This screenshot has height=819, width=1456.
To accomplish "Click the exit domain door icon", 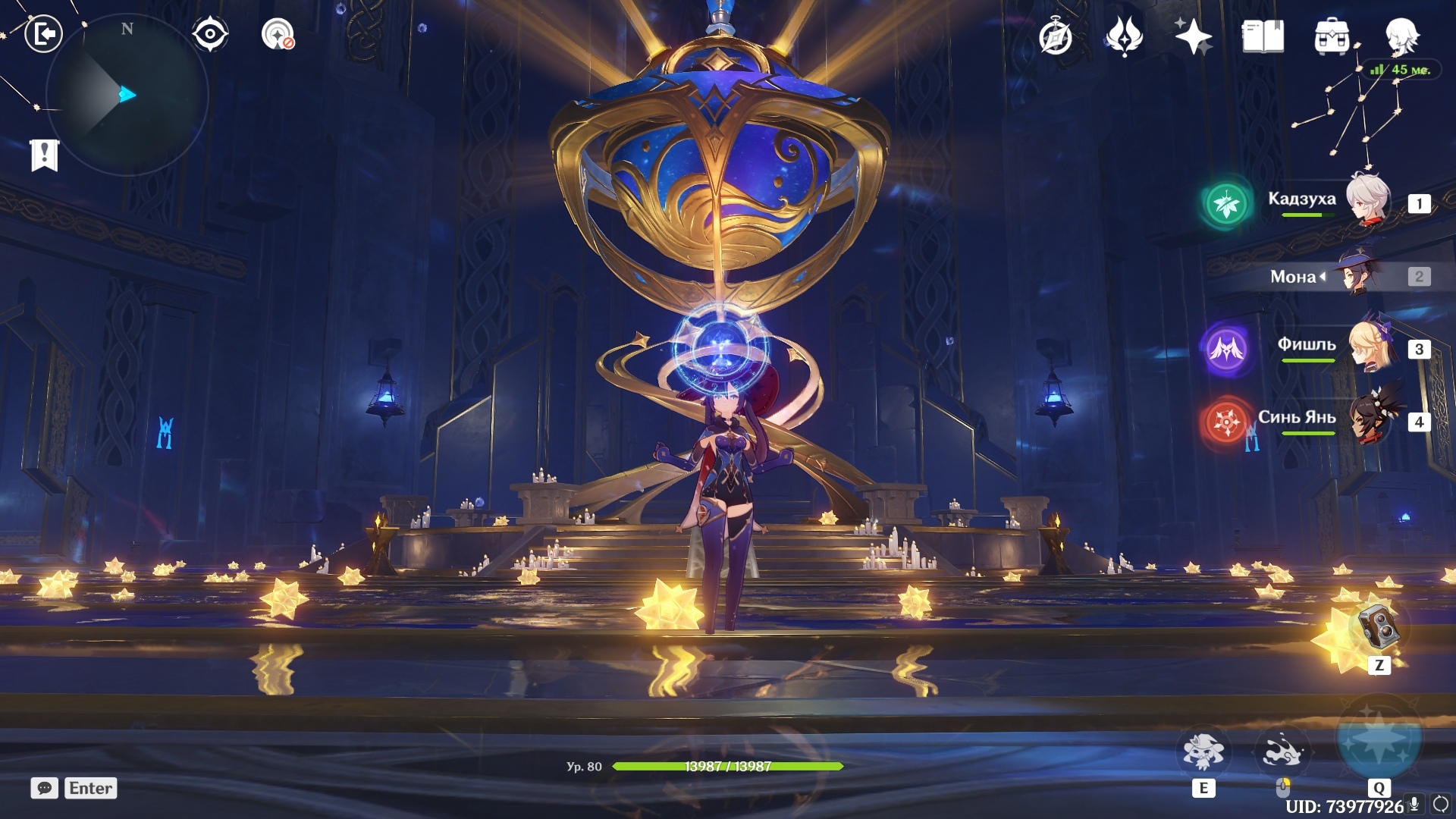I will [43, 34].
